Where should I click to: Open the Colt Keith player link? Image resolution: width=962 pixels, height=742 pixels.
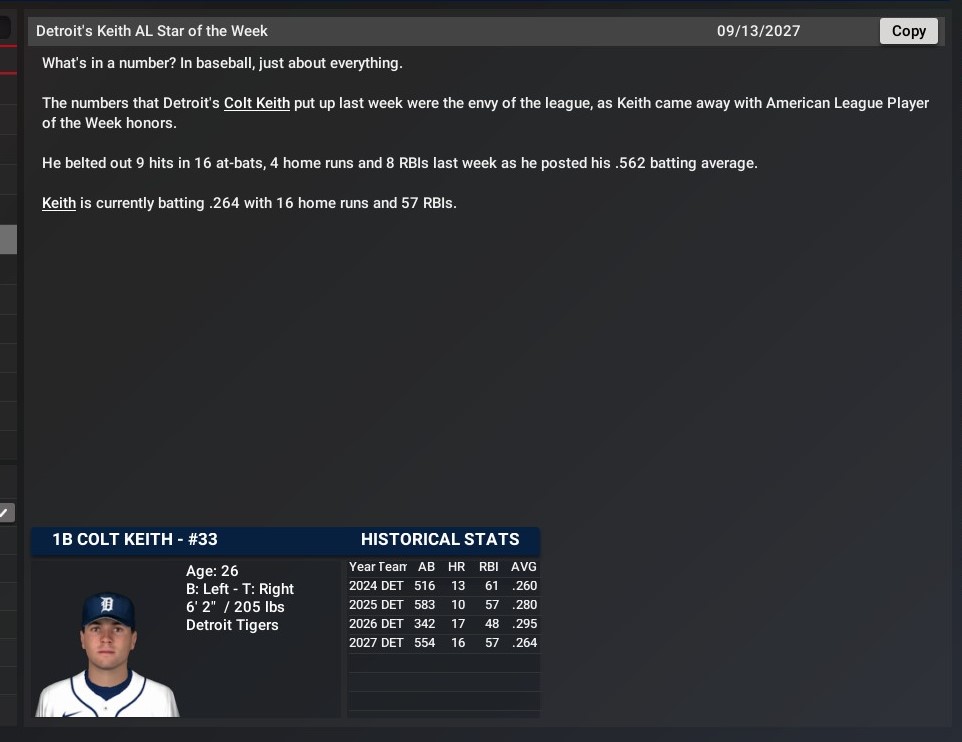coord(256,103)
